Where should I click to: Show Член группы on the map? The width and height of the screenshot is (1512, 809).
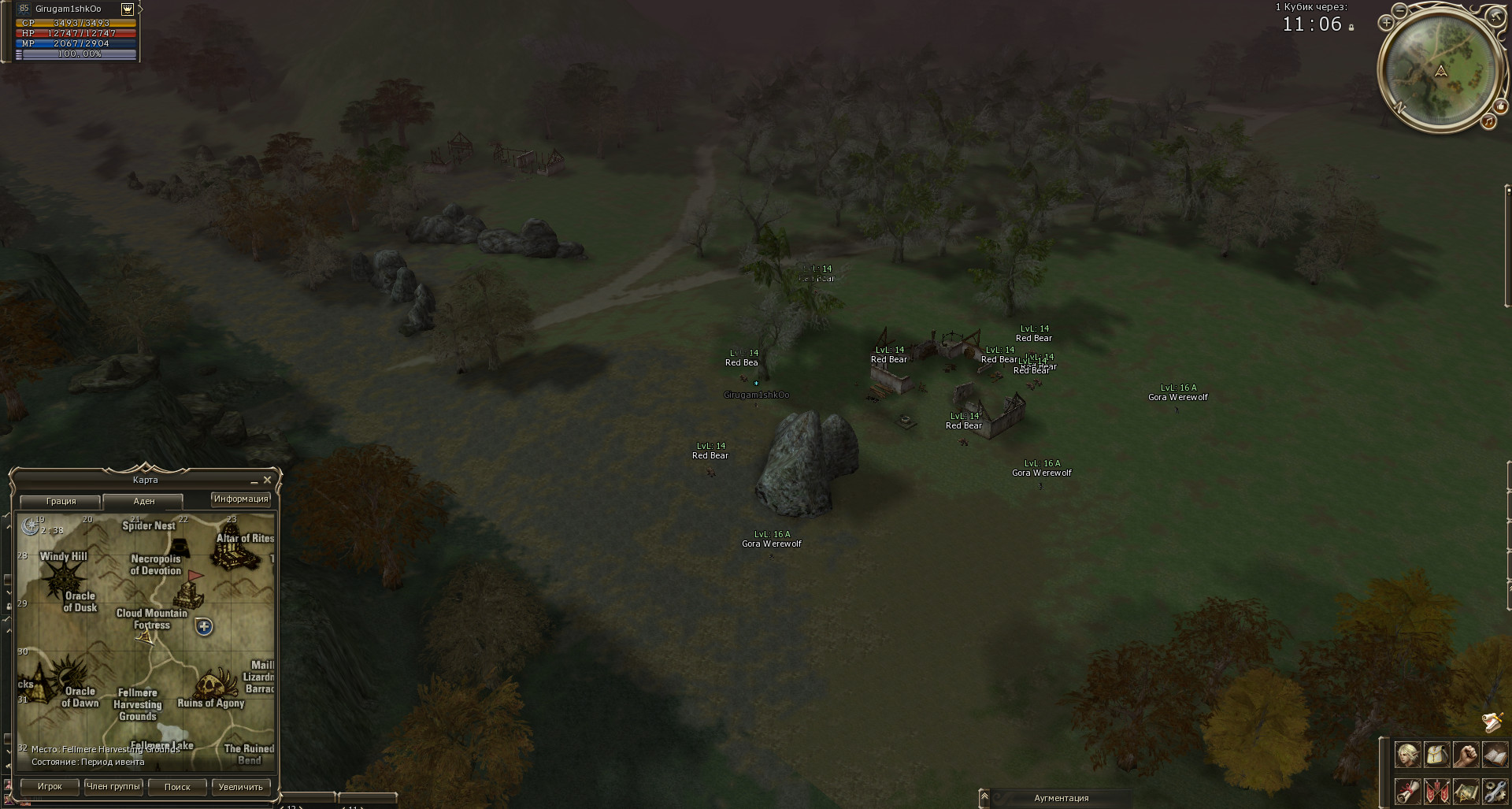[113, 786]
